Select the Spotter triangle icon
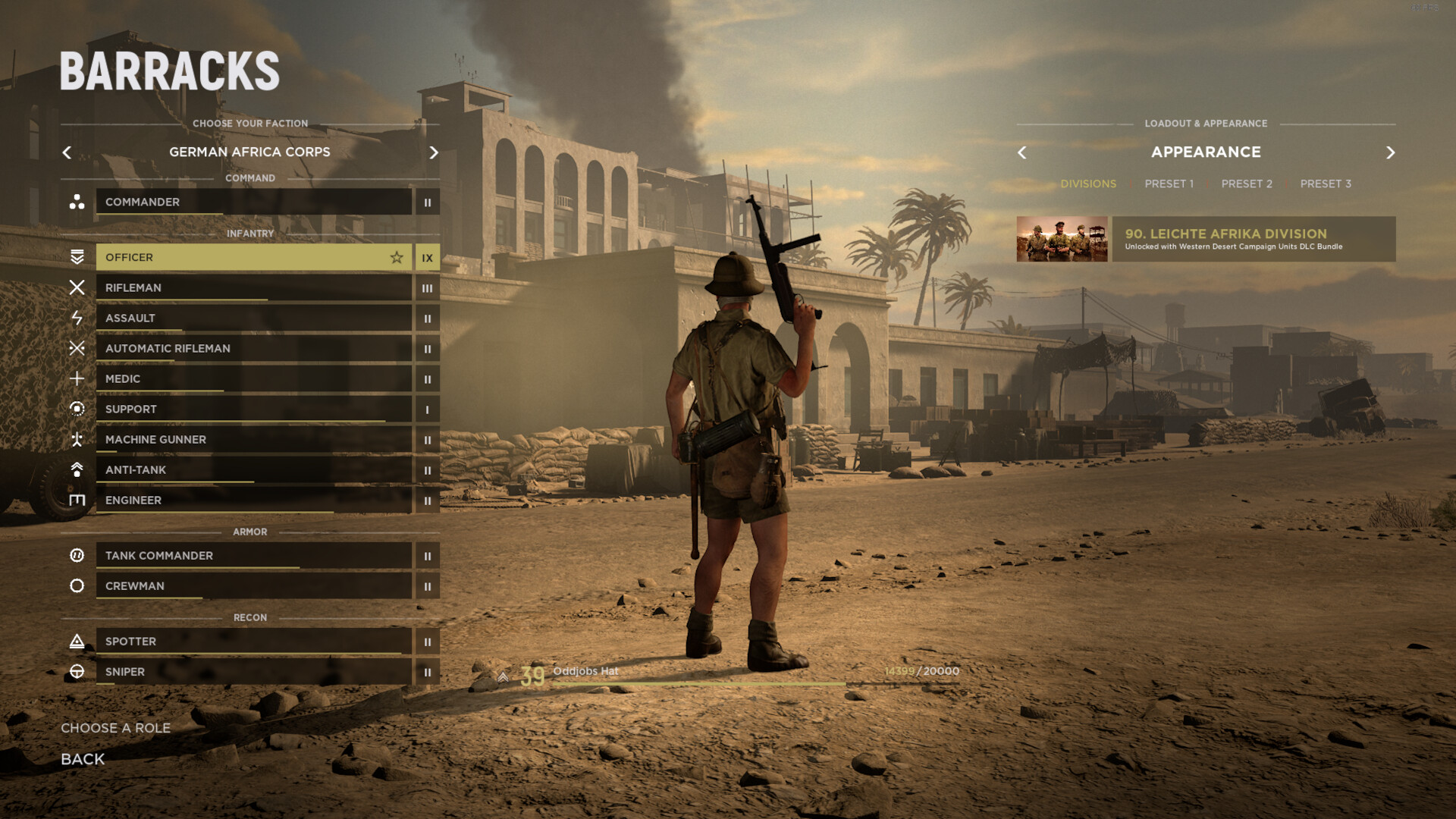The height and width of the screenshot is (819, 1456). point(77,642)
